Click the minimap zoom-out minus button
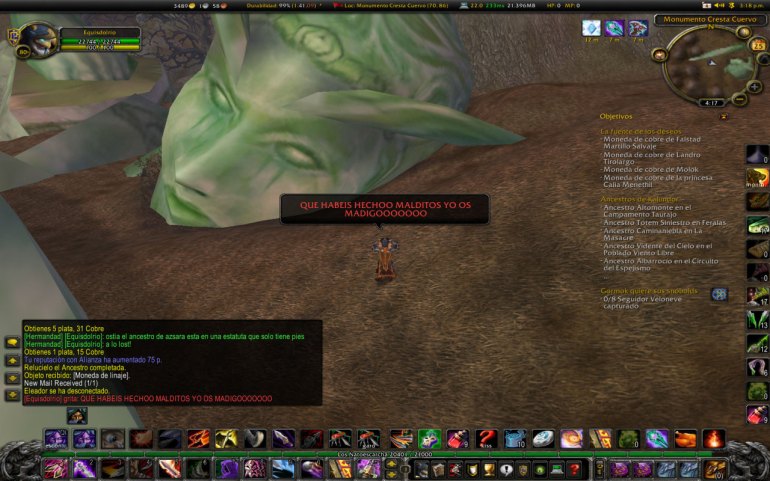 tap(741, 100)
